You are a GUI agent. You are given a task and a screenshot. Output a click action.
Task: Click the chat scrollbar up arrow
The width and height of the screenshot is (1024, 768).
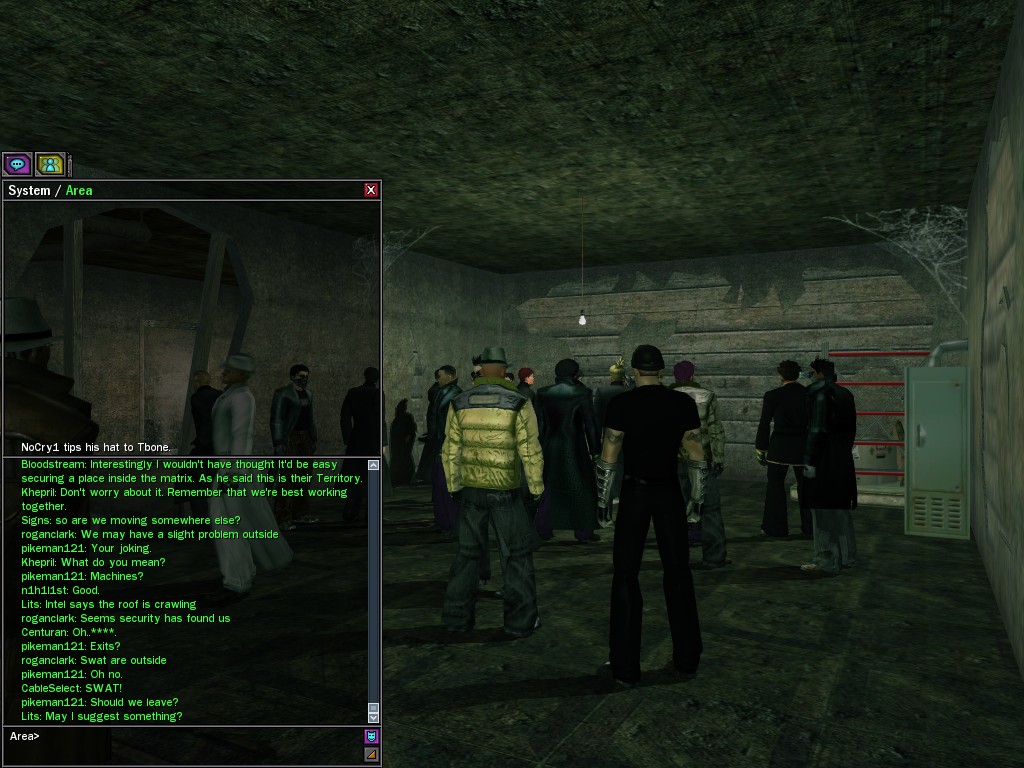click(x=374, y=465)
